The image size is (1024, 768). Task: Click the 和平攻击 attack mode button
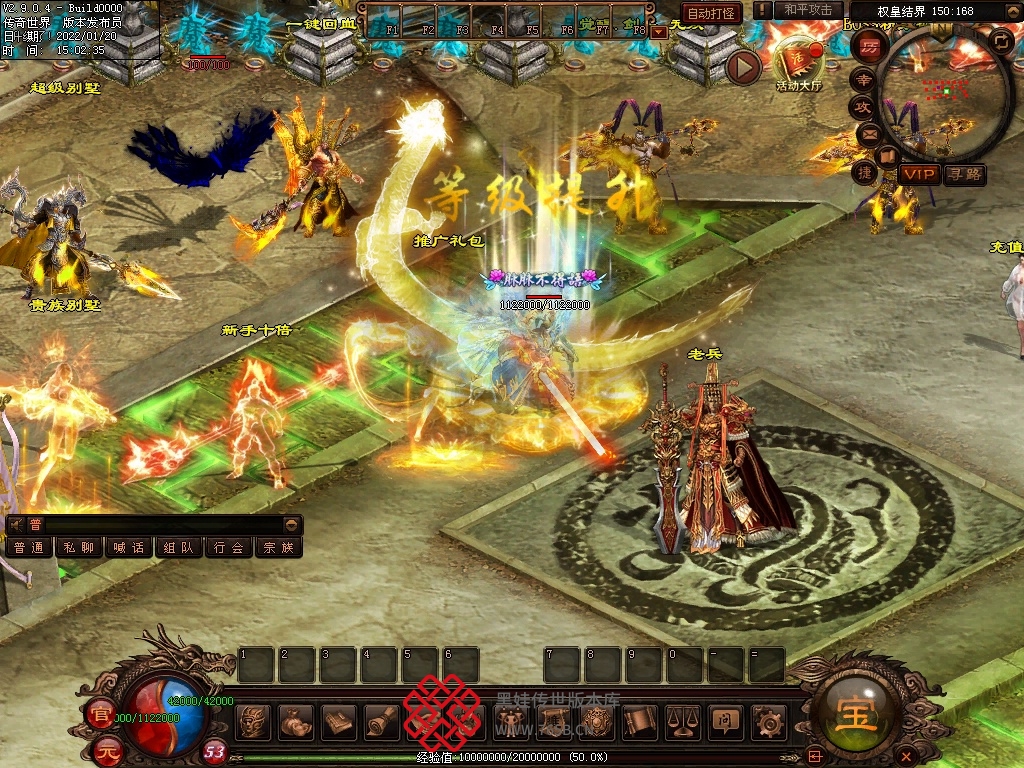tap(808, 10)
